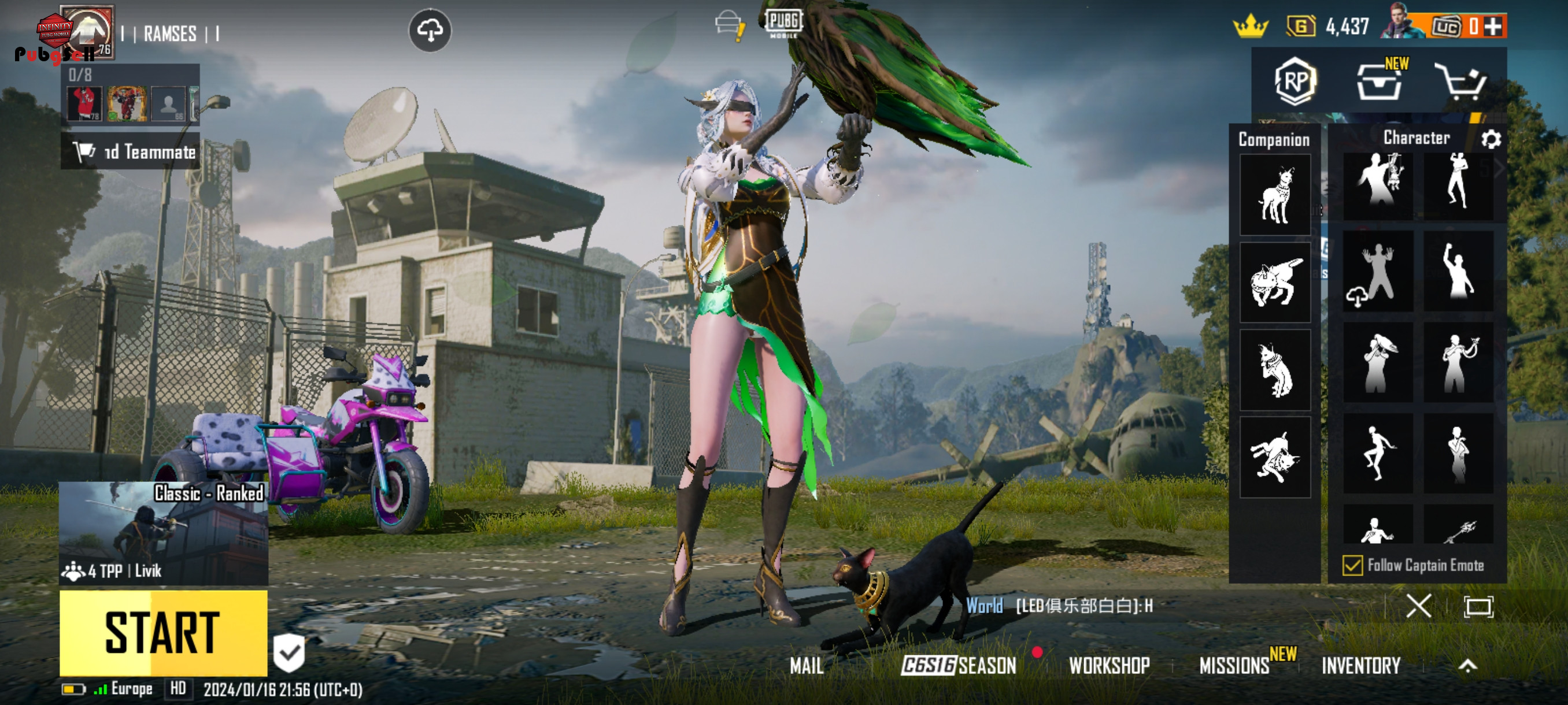
Task: Open the INVENTORY
Action: [1361, 666]
